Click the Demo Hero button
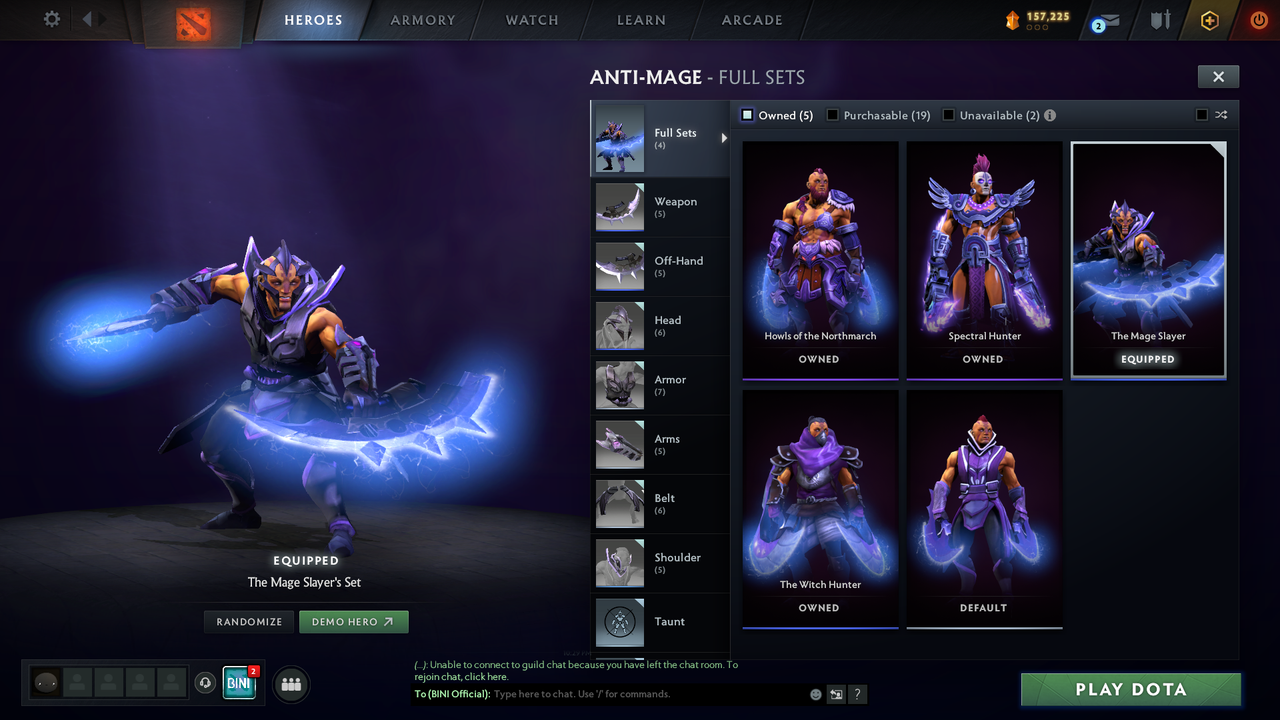Viewport: 1280px width, 720px height. click(353, 621)
